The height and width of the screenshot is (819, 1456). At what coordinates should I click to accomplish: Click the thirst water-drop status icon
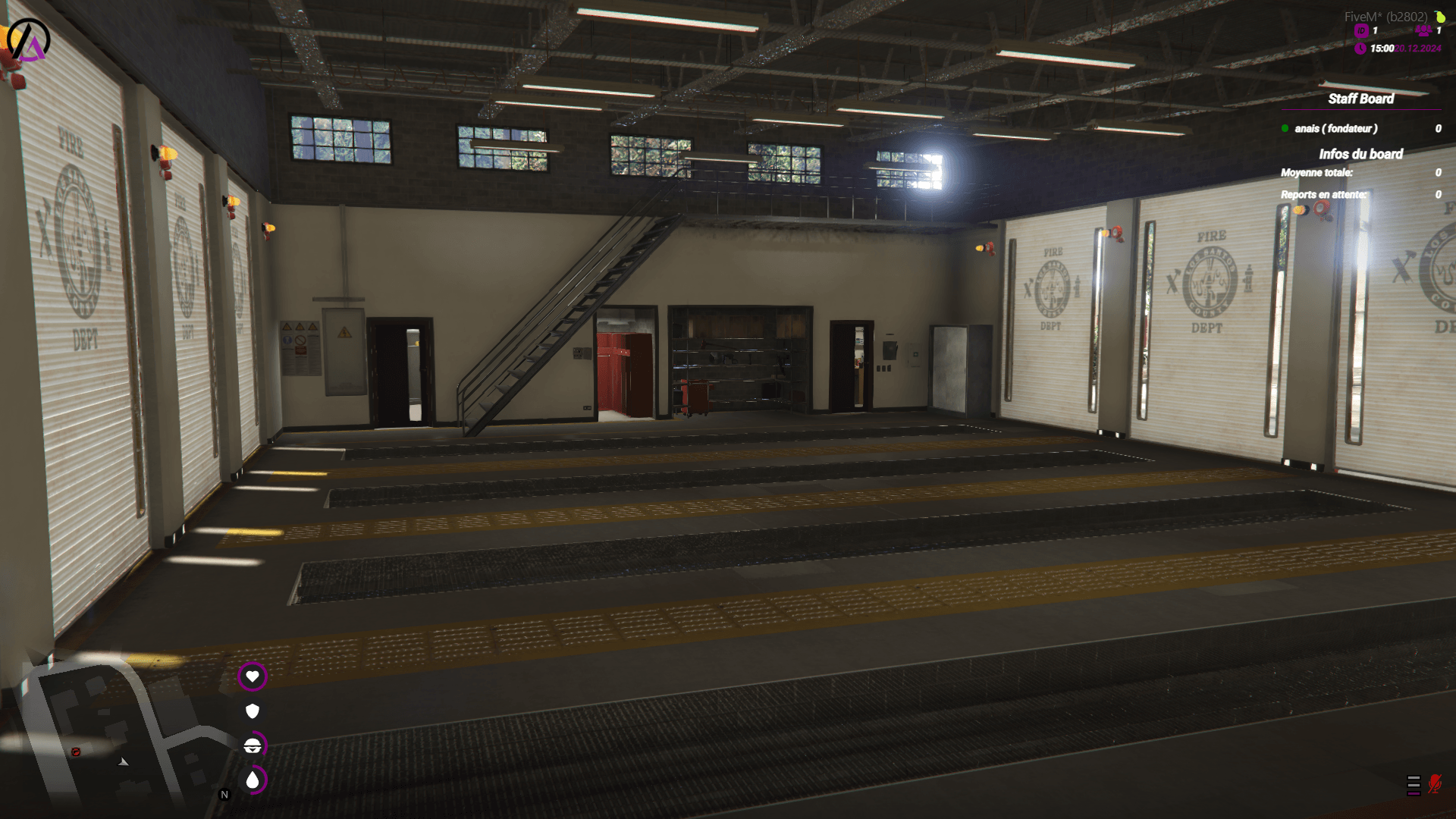click(253, 779)
